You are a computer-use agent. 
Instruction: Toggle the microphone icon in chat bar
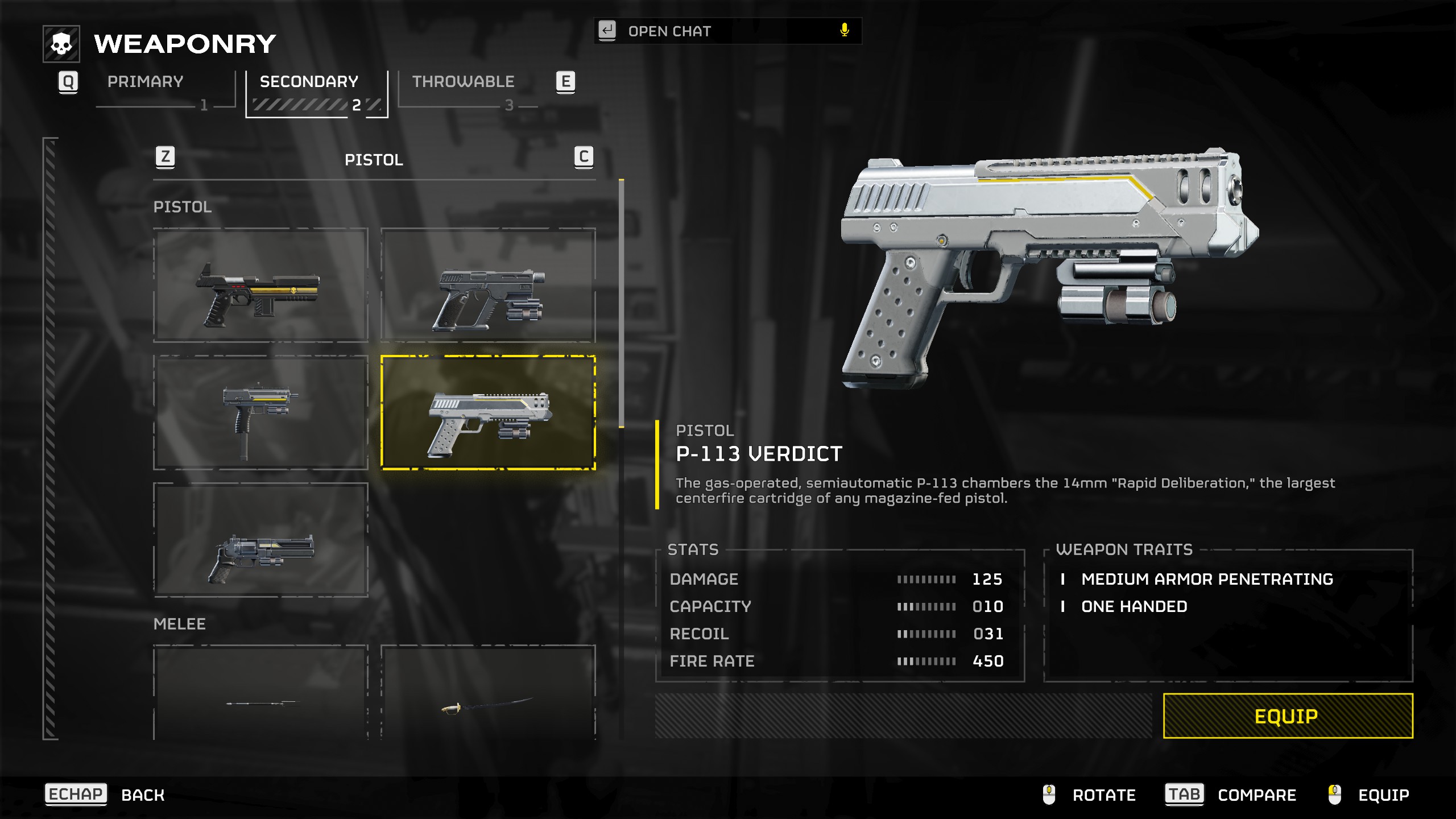pos(845,31)
